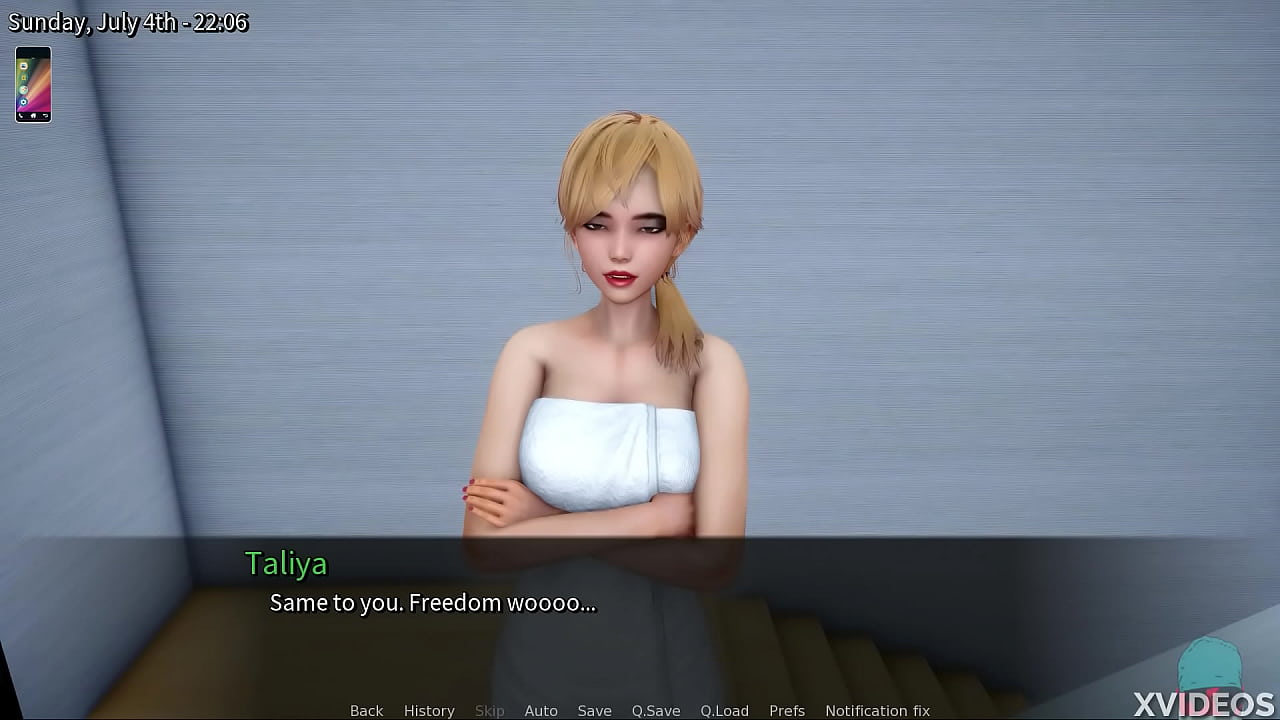Load the quick save using Q.Load
Viewport: 1280px width, 720px height.
coord(725,710)
